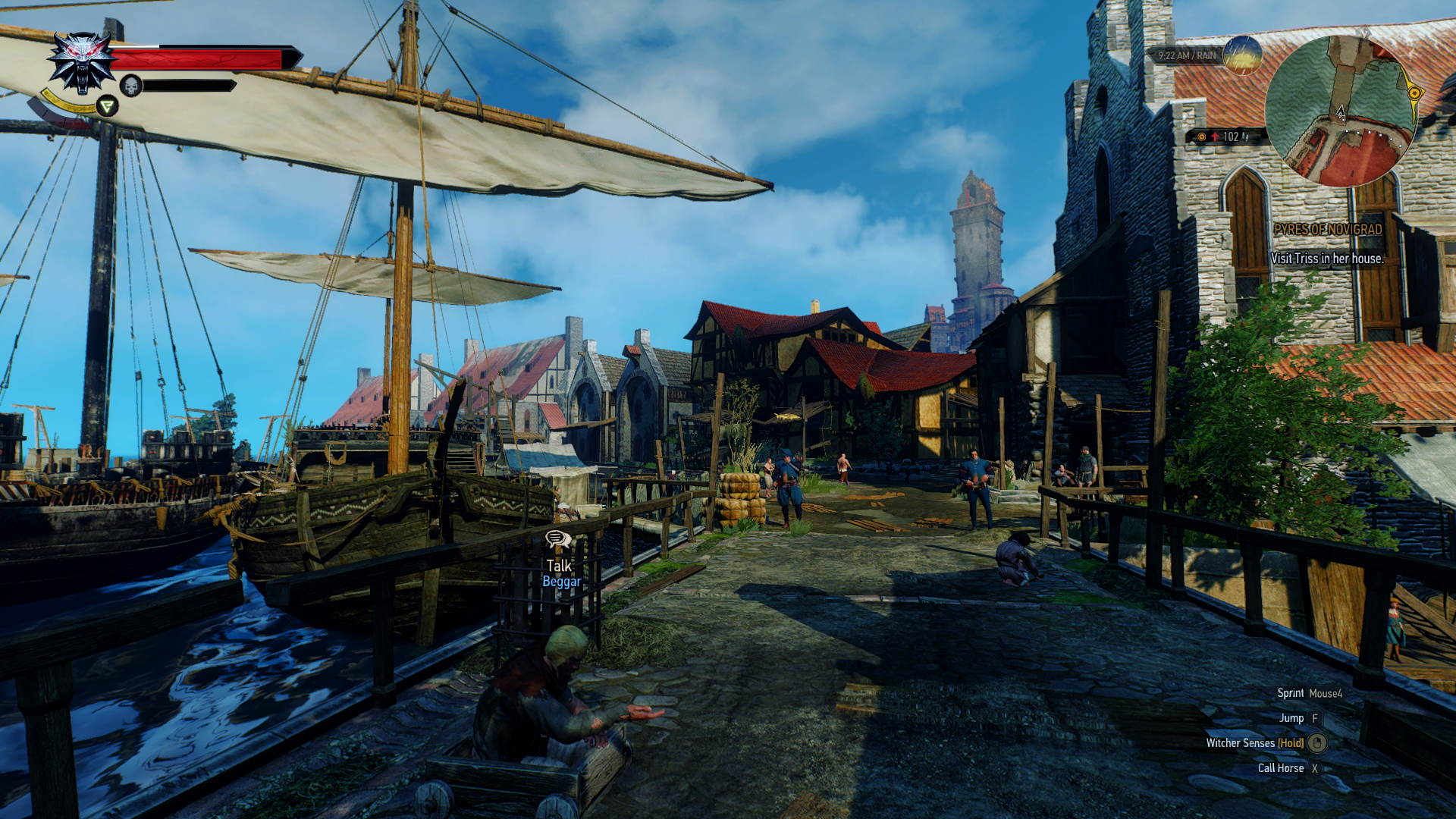Select the active sign icon near the medallion
Screen dimensions: 1456x819
click(x=107, y=106)
